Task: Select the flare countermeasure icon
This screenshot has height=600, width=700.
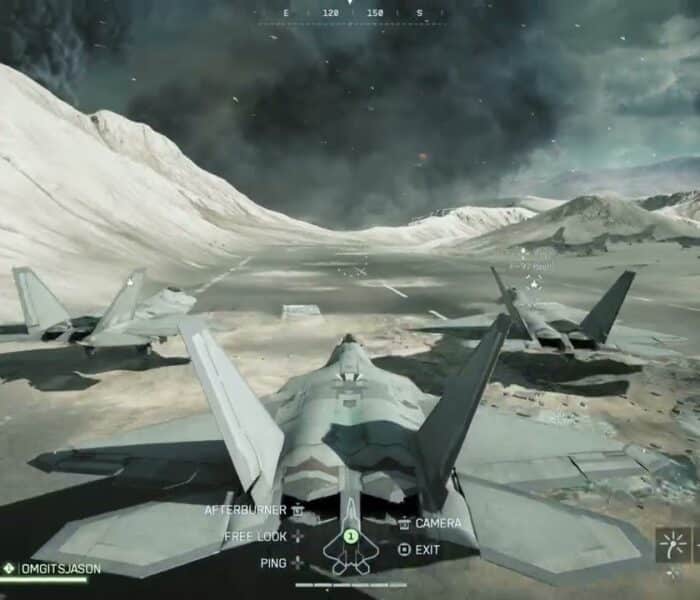Action: tap(671, 545)
